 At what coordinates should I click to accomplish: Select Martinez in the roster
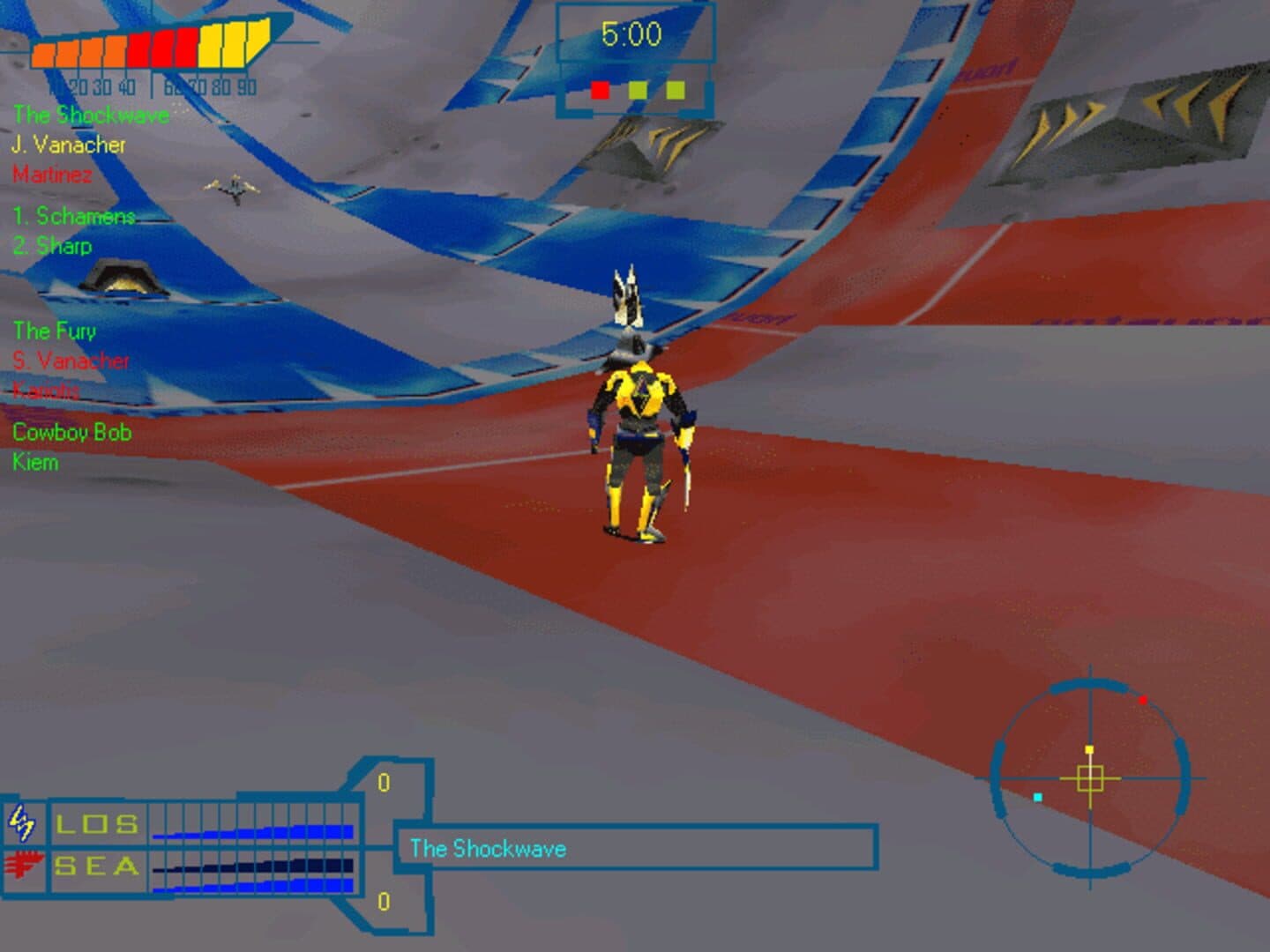[x=52, y=175]
